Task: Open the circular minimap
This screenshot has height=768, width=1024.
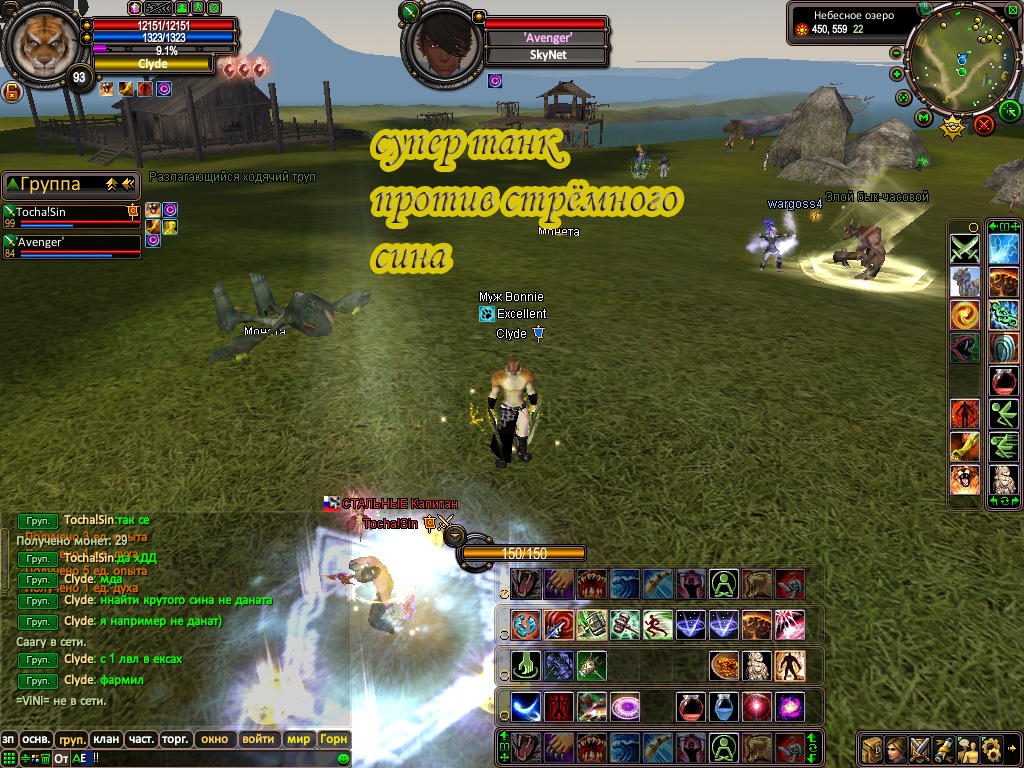Action: tap(962, 57)
